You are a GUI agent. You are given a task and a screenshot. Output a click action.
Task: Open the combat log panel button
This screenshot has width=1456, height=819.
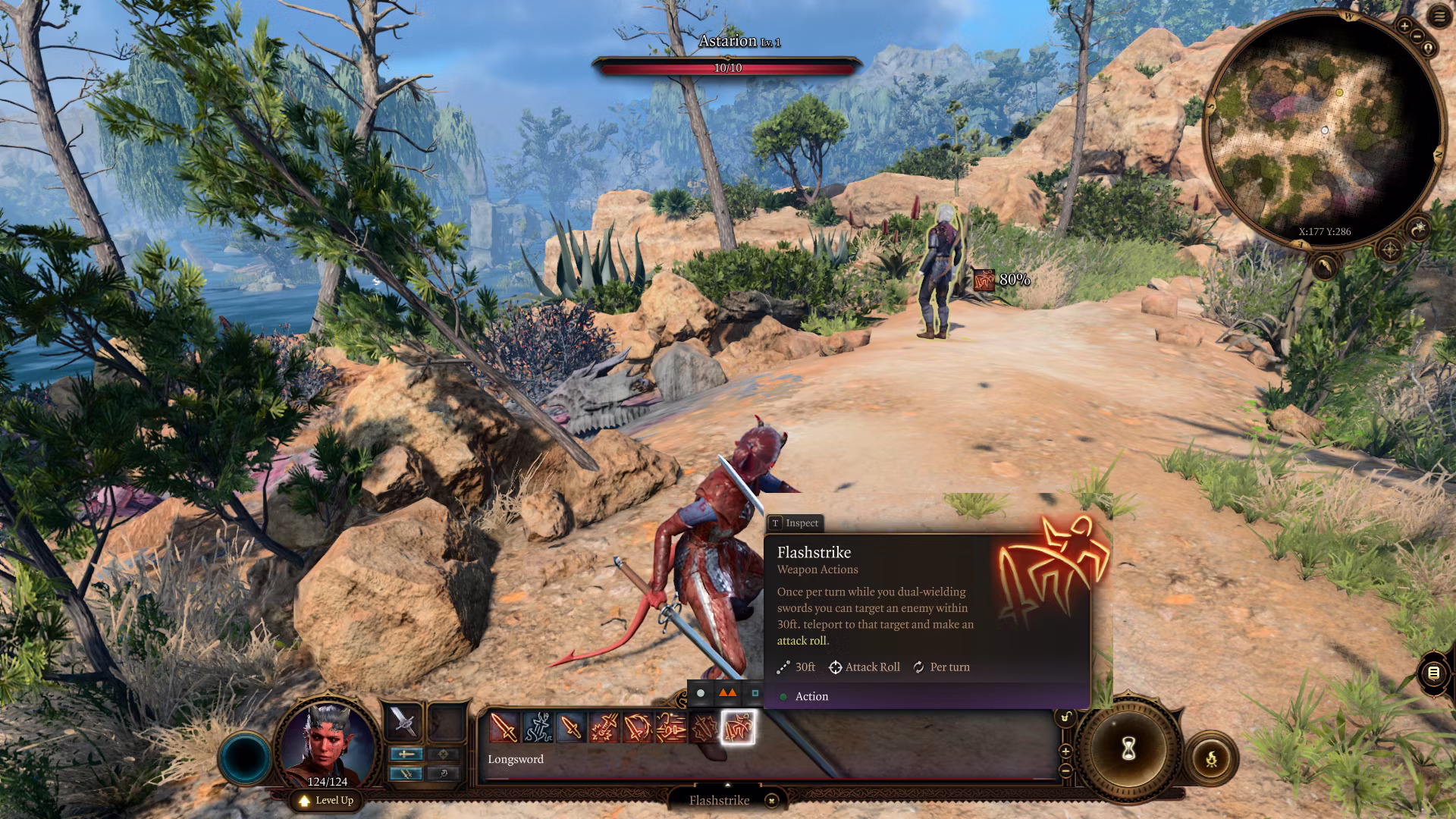click(x=1432, y=673)
